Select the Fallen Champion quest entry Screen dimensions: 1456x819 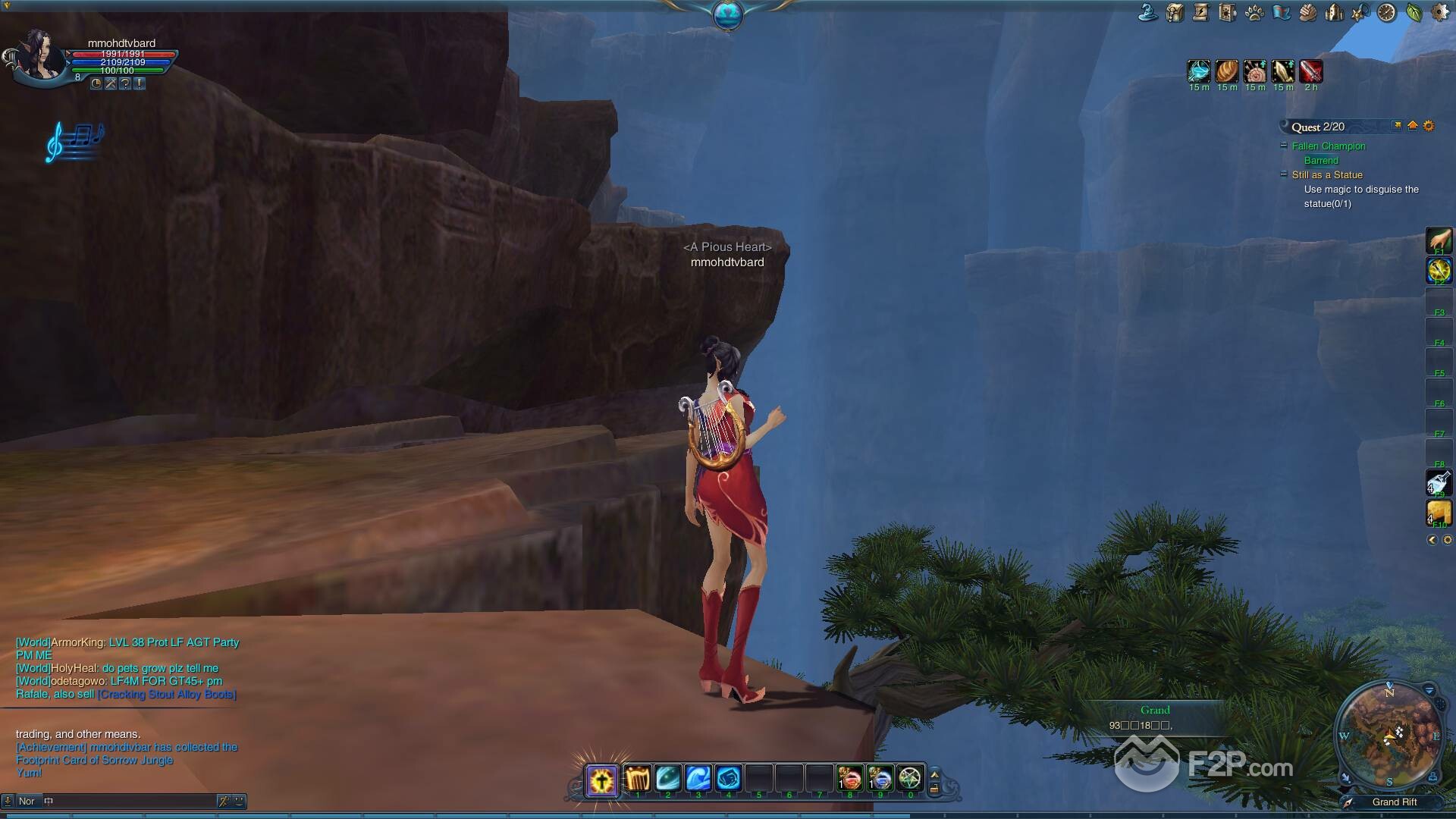point(1328,146)
